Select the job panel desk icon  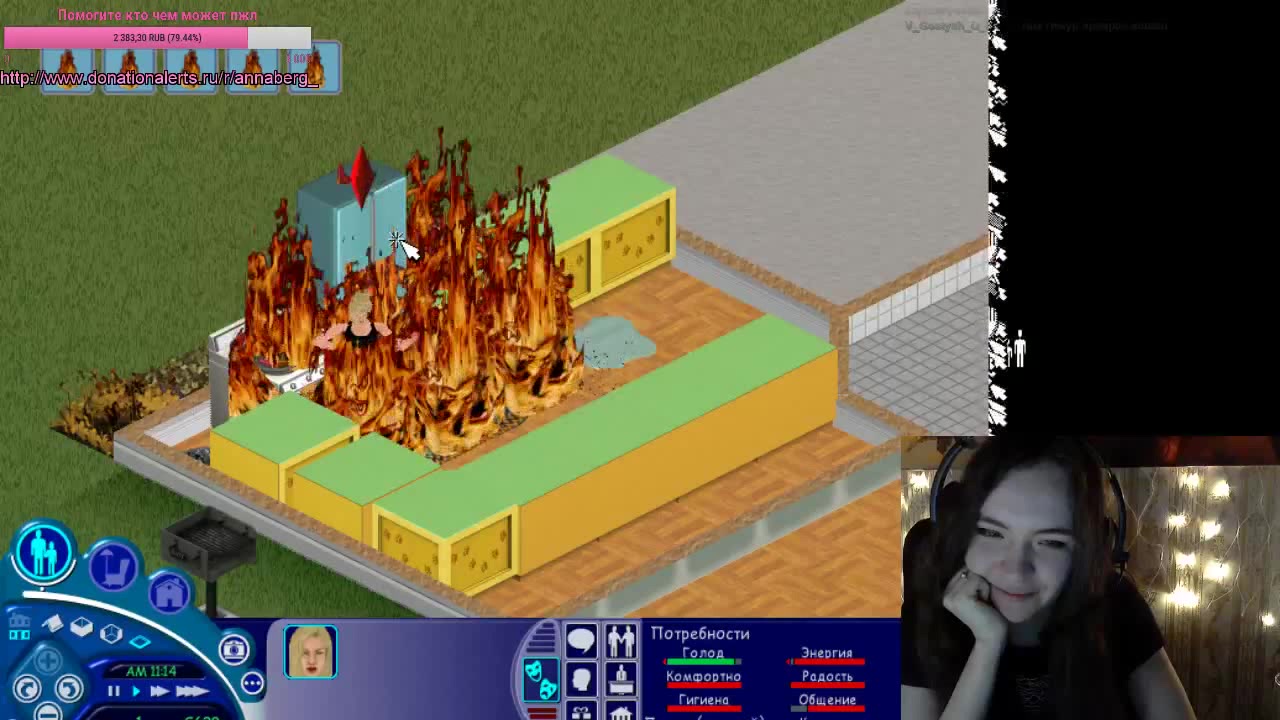click(622, 681)
